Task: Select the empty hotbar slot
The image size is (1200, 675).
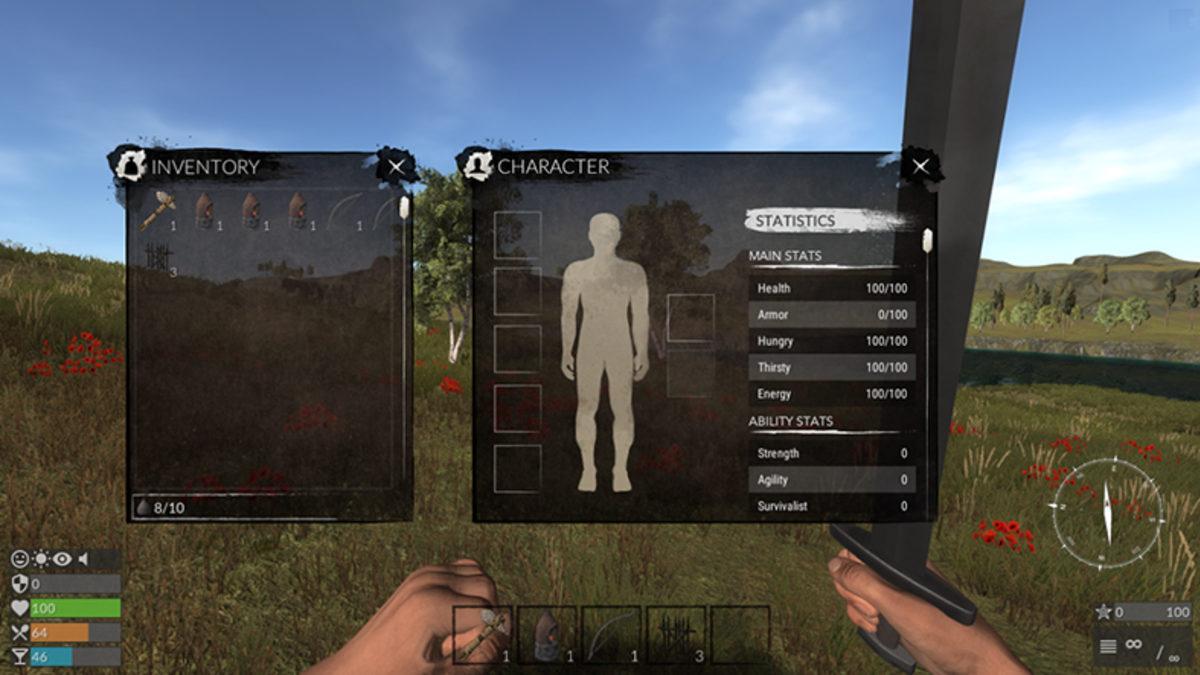Action: [740, 635]
